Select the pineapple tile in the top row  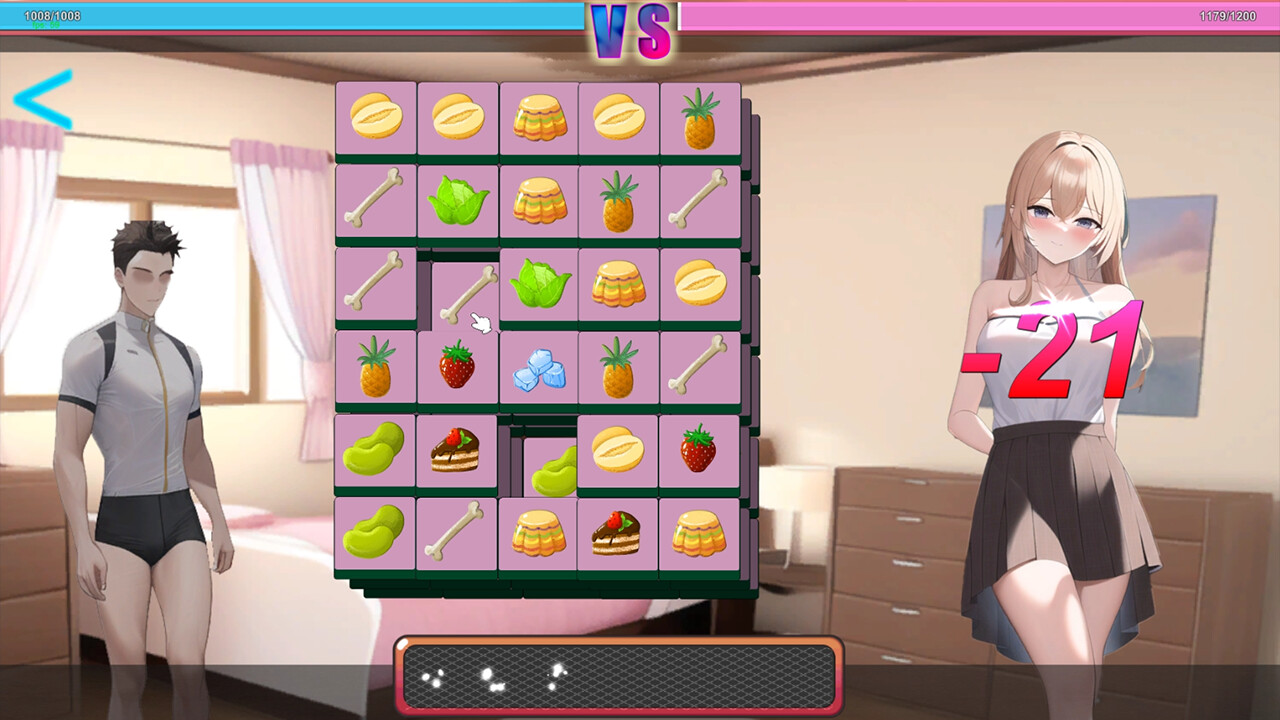tap(700, 118)
